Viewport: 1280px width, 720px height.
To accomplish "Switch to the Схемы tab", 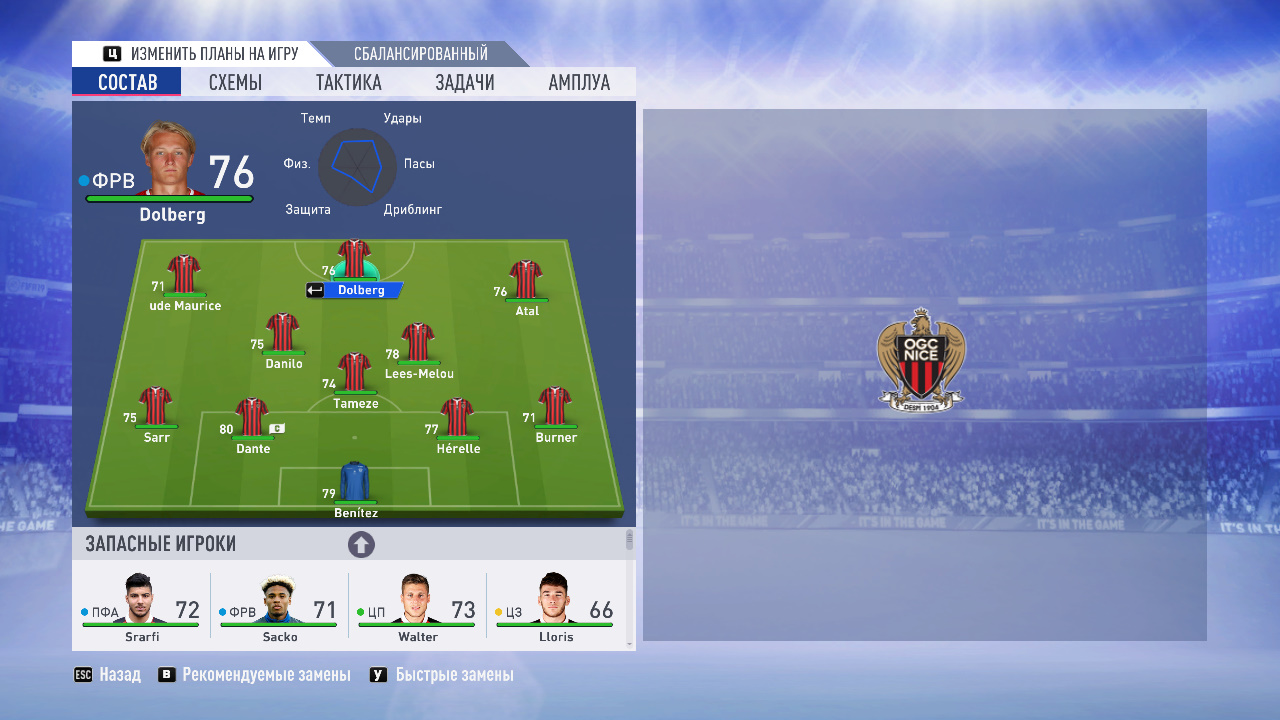I will (x=235, y=82).
